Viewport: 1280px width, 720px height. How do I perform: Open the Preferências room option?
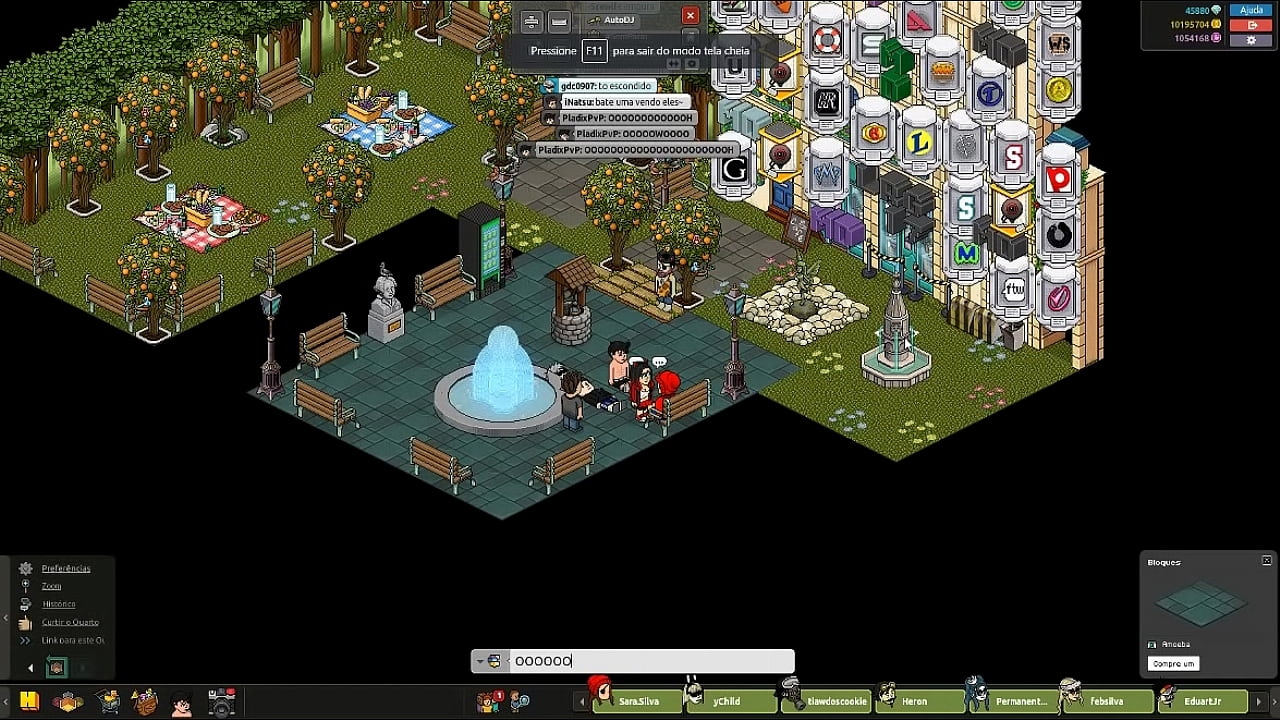(x=65, y=568)
